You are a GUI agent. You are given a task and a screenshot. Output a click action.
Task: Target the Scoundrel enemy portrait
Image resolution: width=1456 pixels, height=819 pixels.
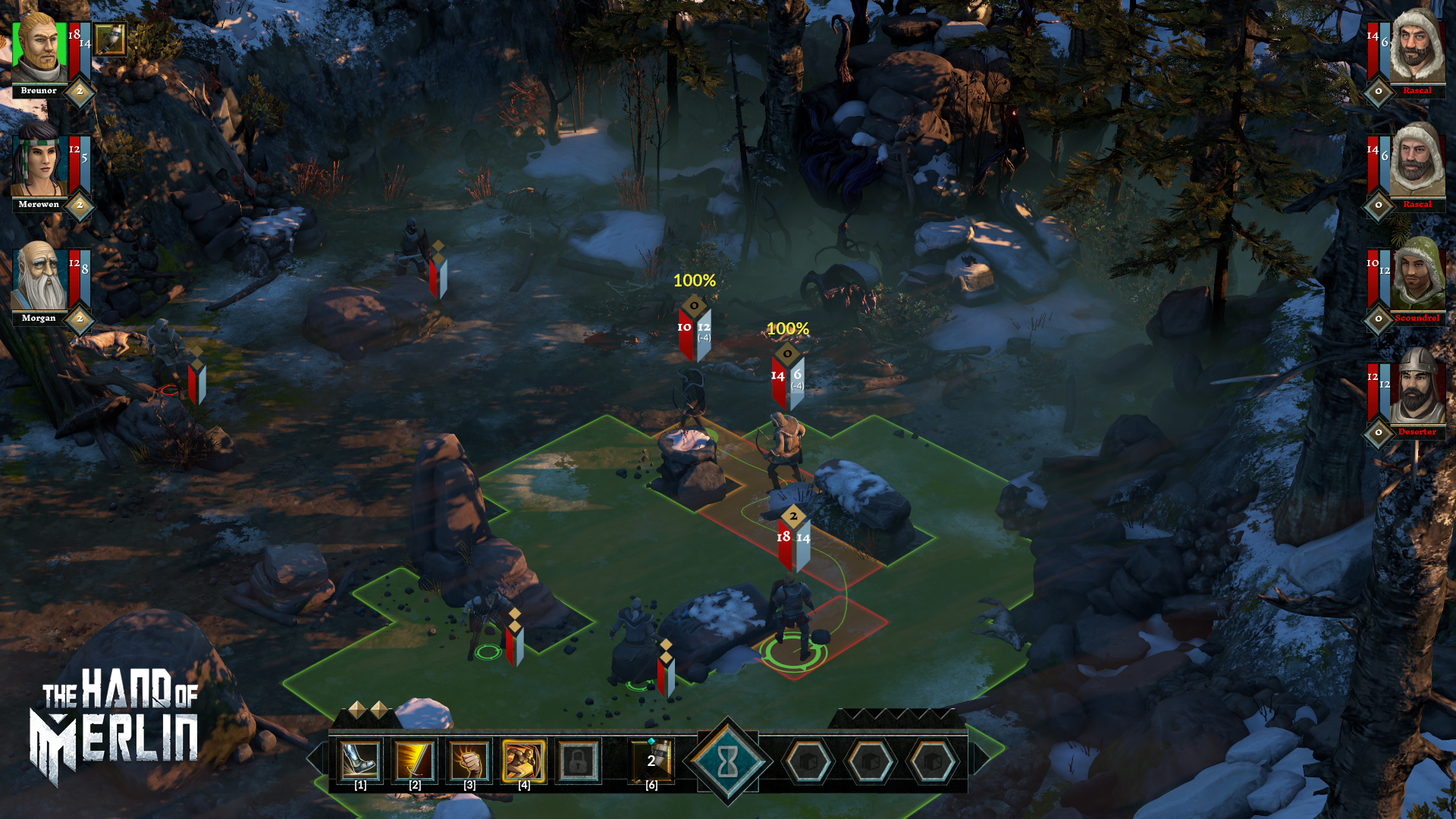pos(1417,275)
